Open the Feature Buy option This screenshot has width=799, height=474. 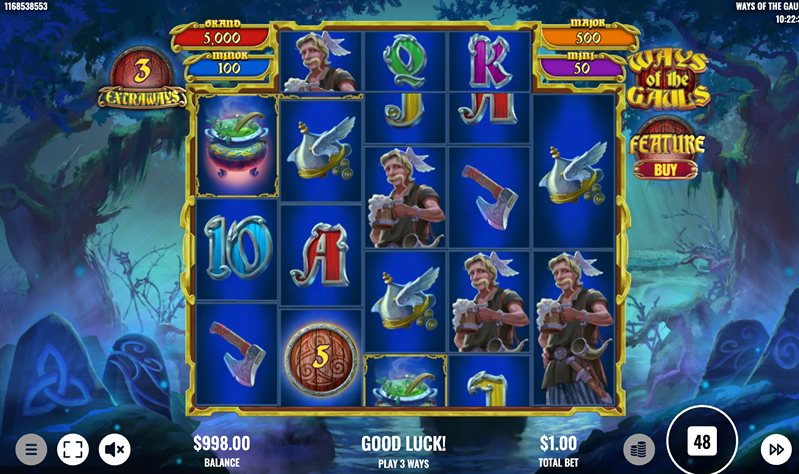[x=667, y=151]
